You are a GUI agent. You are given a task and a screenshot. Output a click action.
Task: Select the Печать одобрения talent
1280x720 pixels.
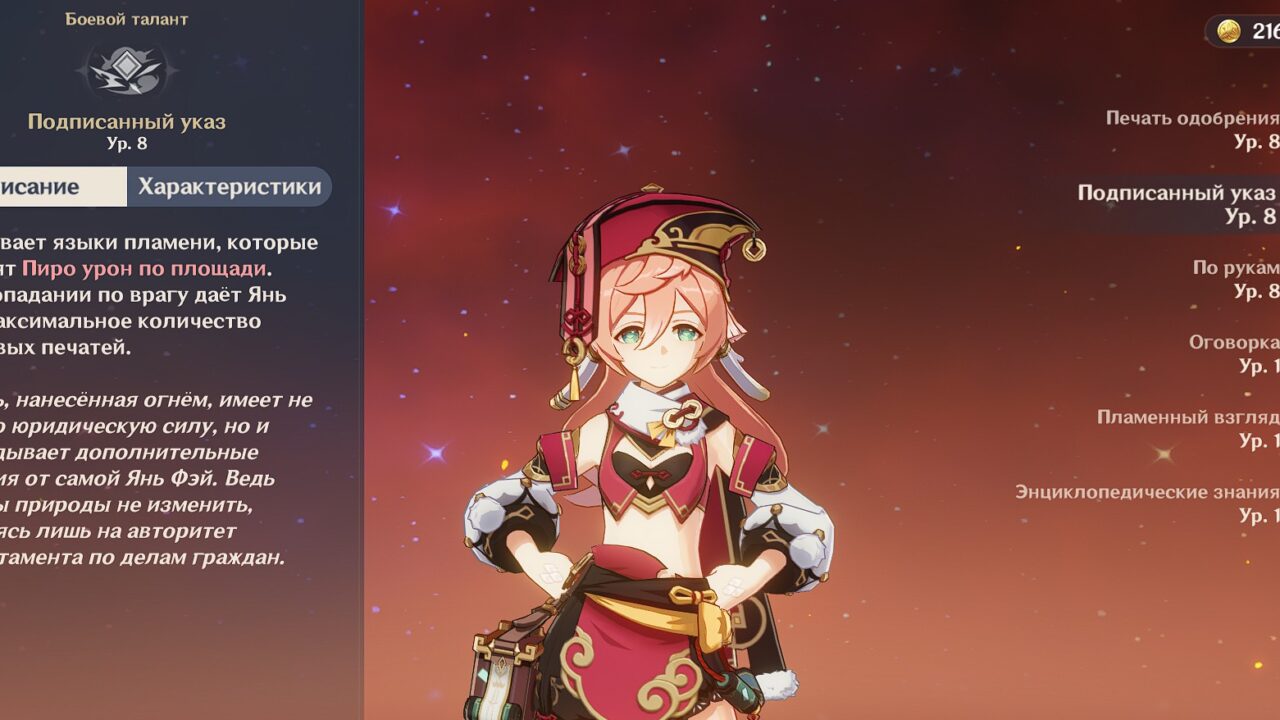pyautogui.click(x=1190, y=129)
